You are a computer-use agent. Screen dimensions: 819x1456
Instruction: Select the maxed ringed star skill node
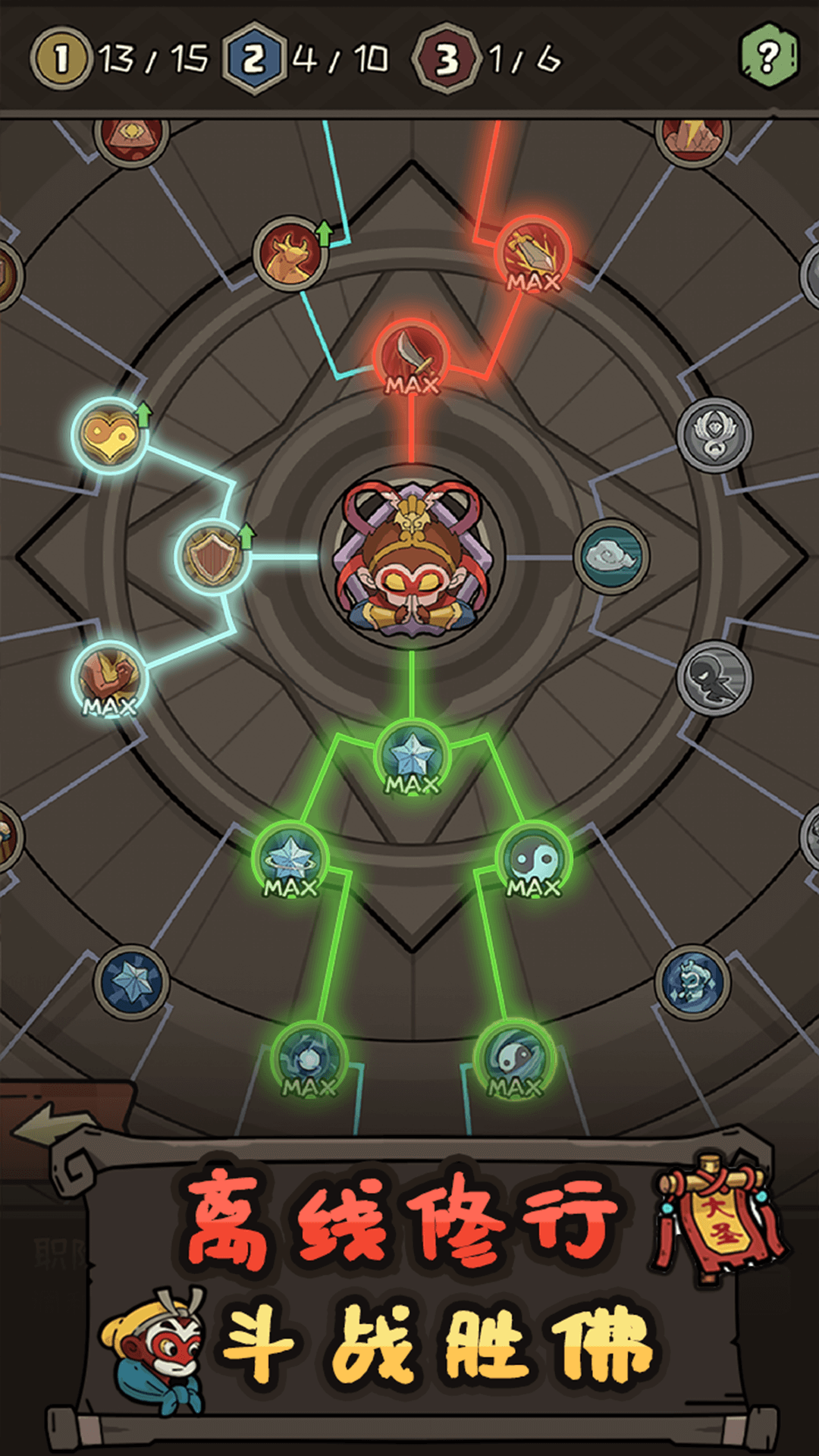[290, 860]
